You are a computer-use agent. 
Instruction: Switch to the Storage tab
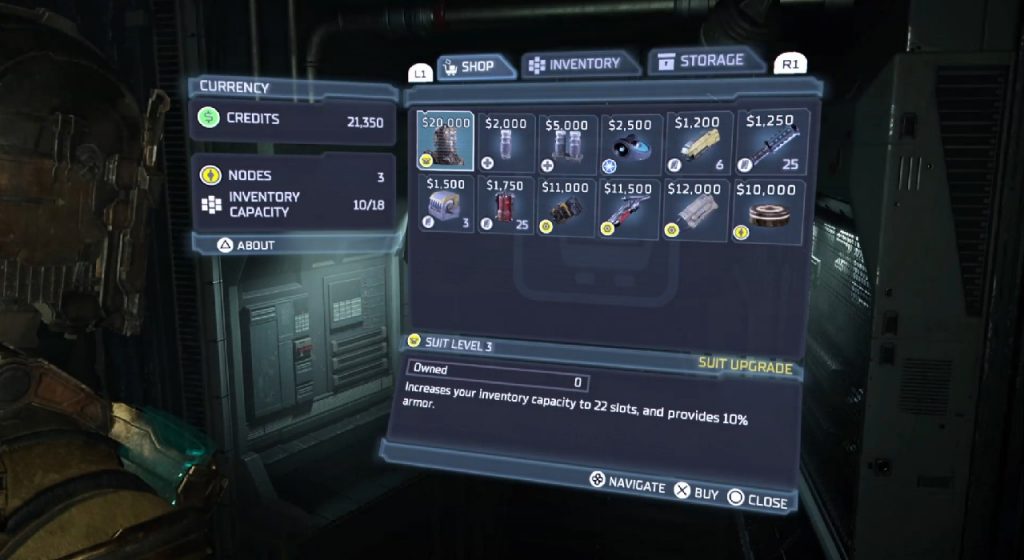pyautogui.click(x=704, y=62)
